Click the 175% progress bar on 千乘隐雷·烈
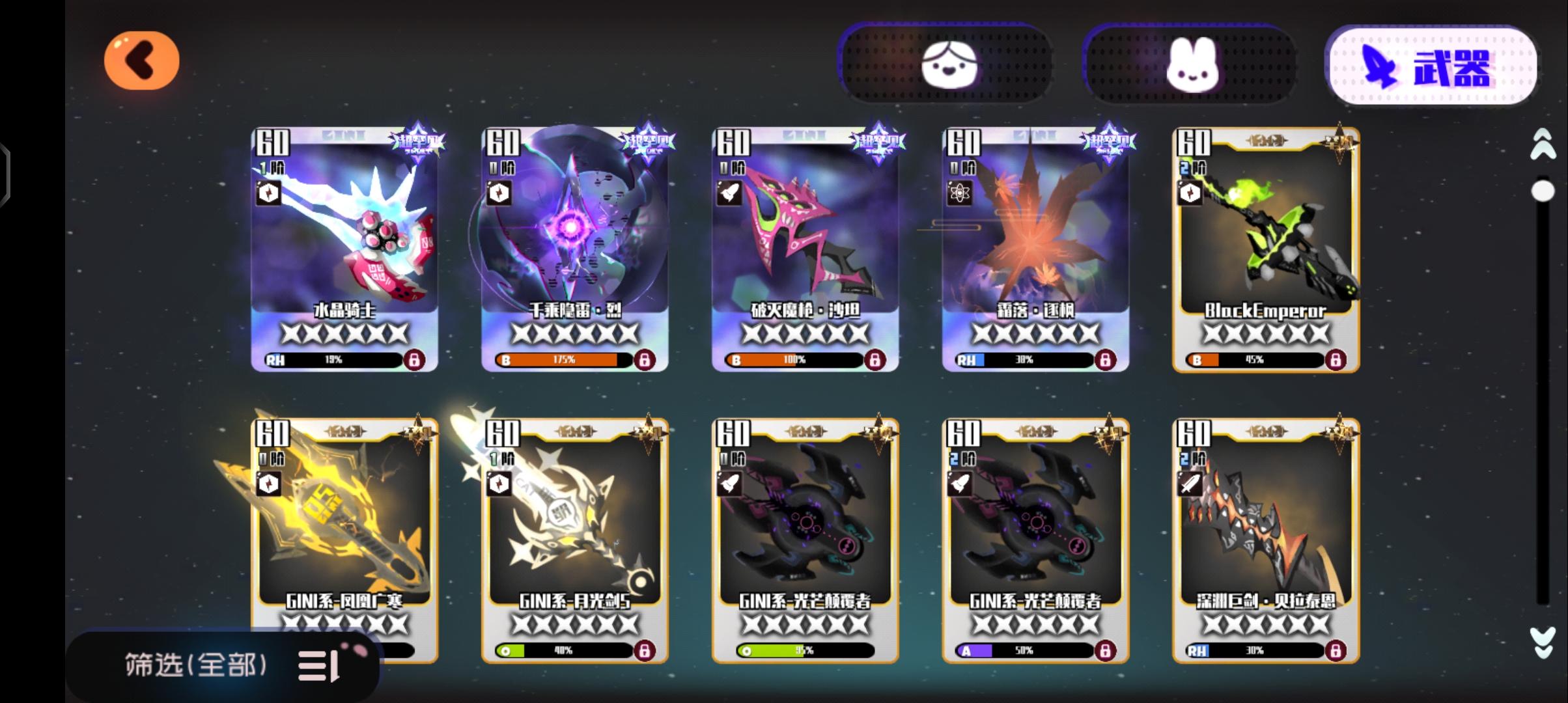Screen dimensions: 1568x703 pyautogui.click(x=563, y=359)
